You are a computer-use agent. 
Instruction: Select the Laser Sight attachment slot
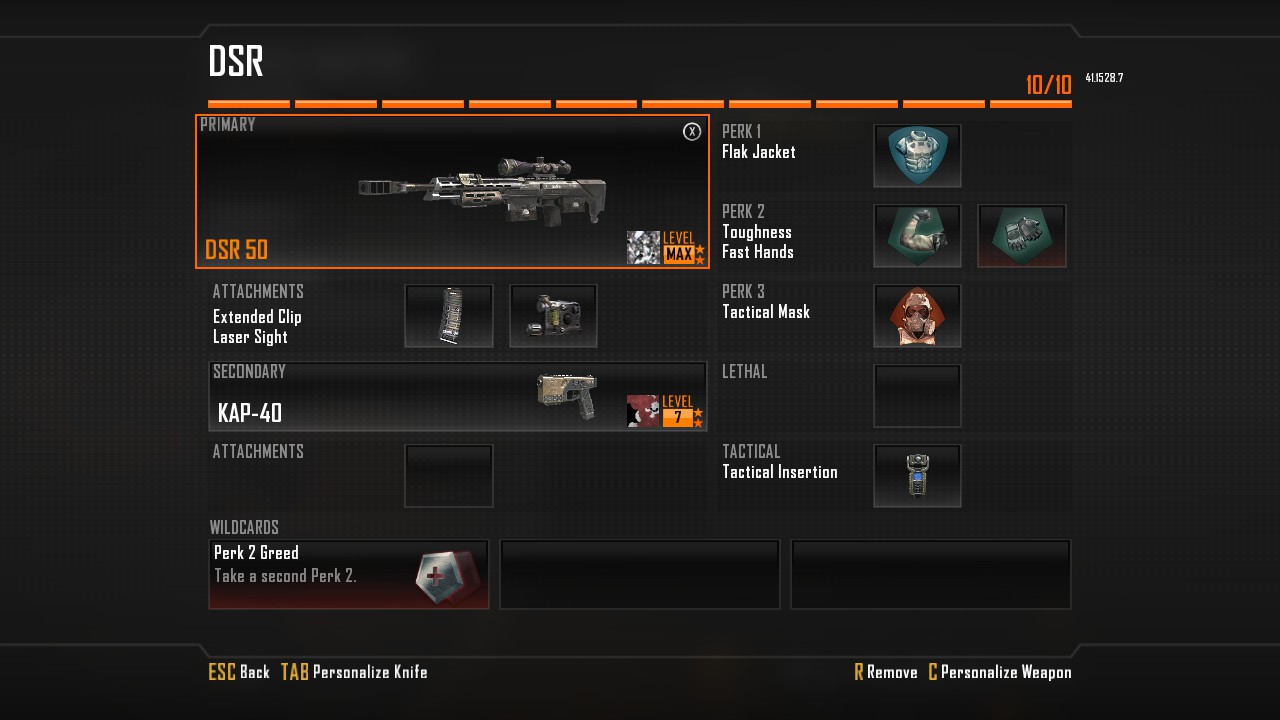point(553,316)
